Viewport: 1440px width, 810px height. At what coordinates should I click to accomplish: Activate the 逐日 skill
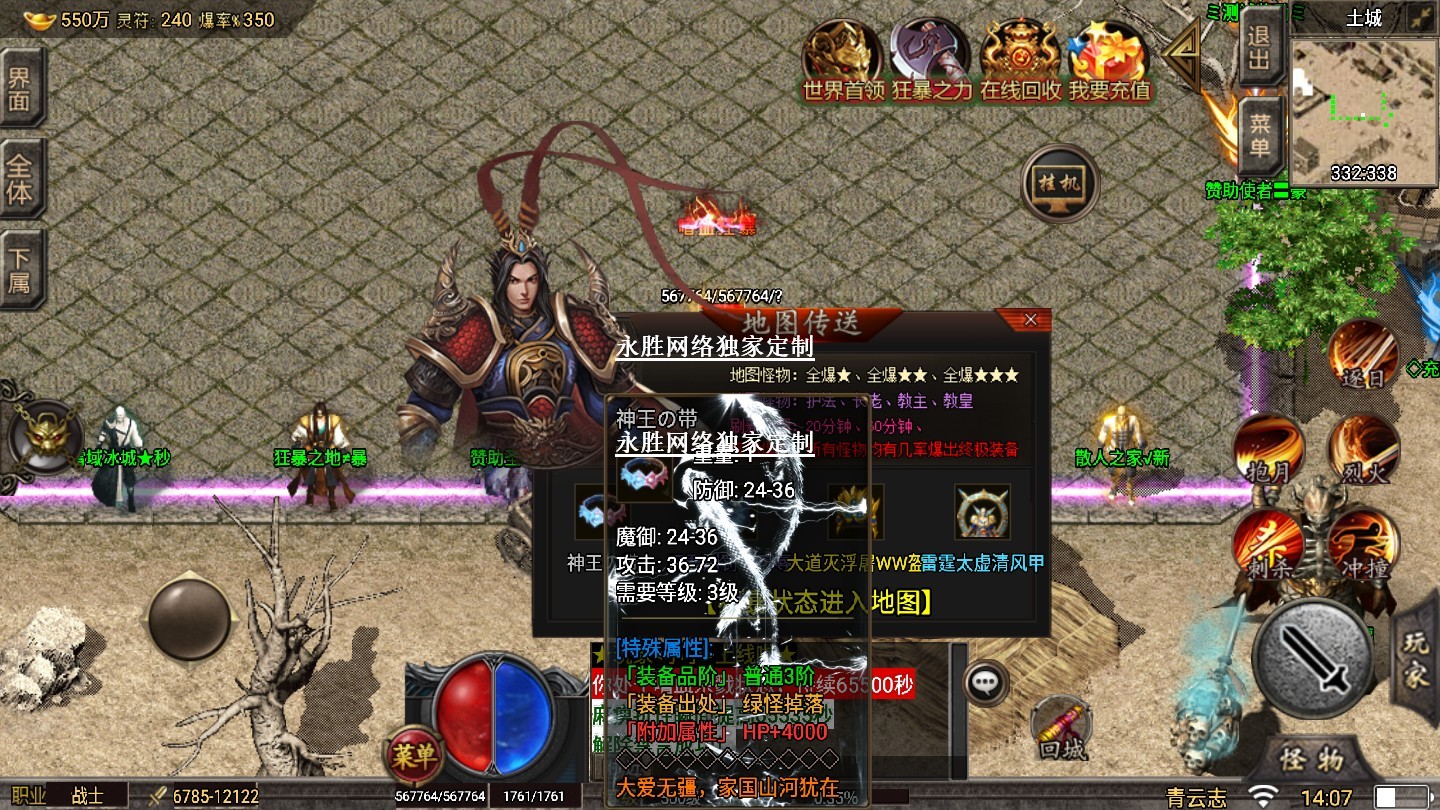(1364, 355)
